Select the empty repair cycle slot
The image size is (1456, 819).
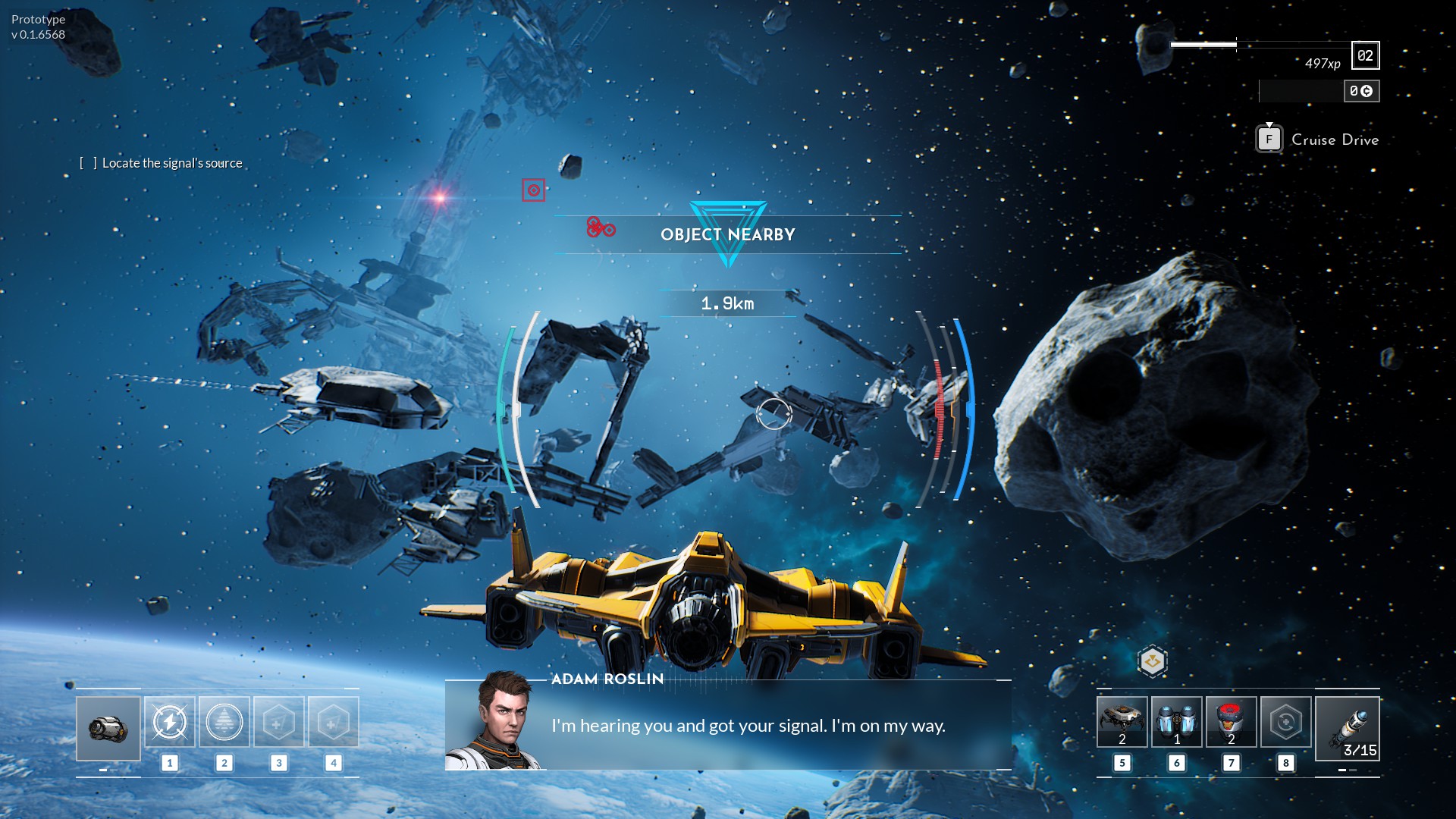pos(1285,722)
